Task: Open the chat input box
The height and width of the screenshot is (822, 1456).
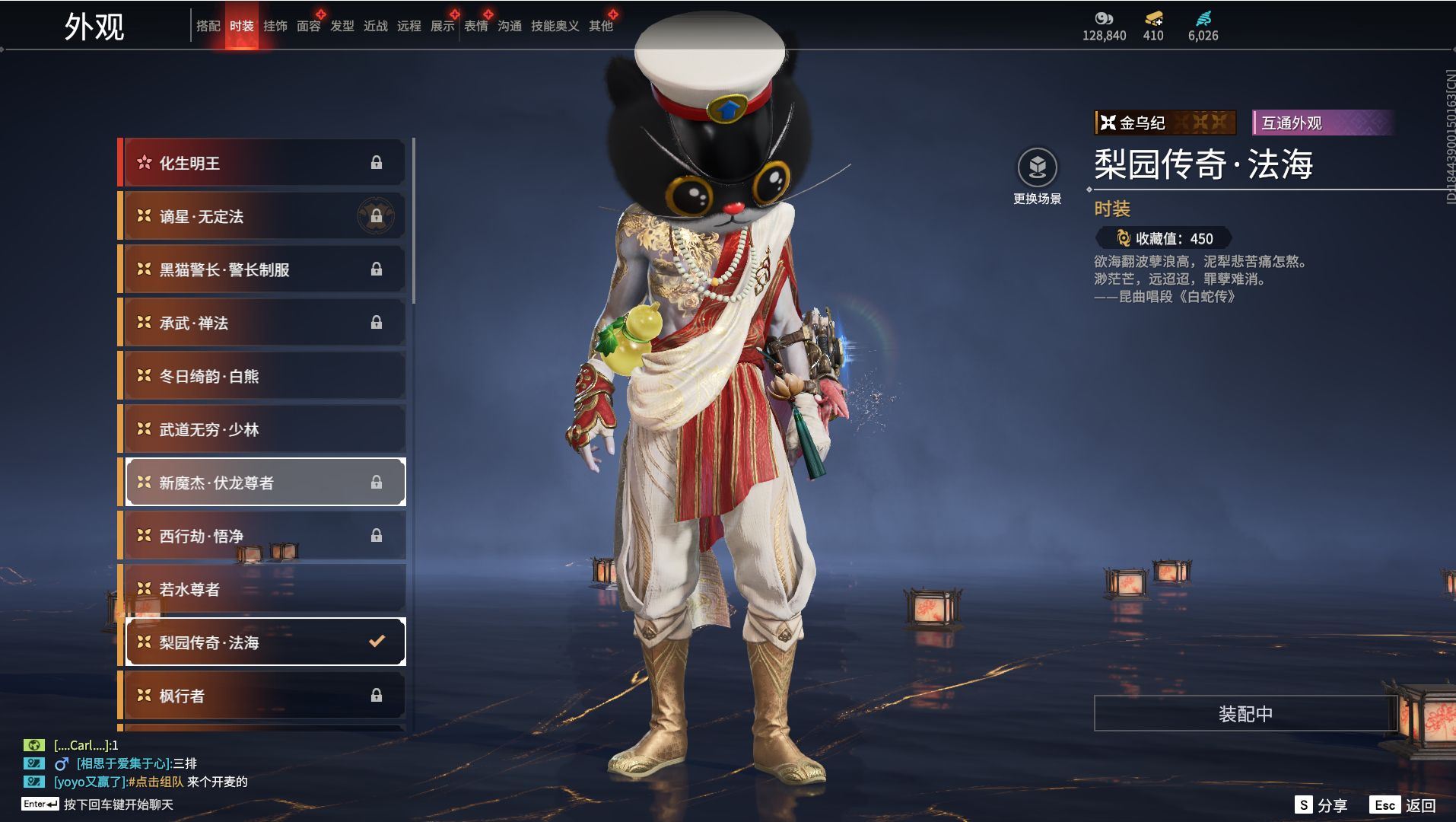Action: tap(118, 804)
